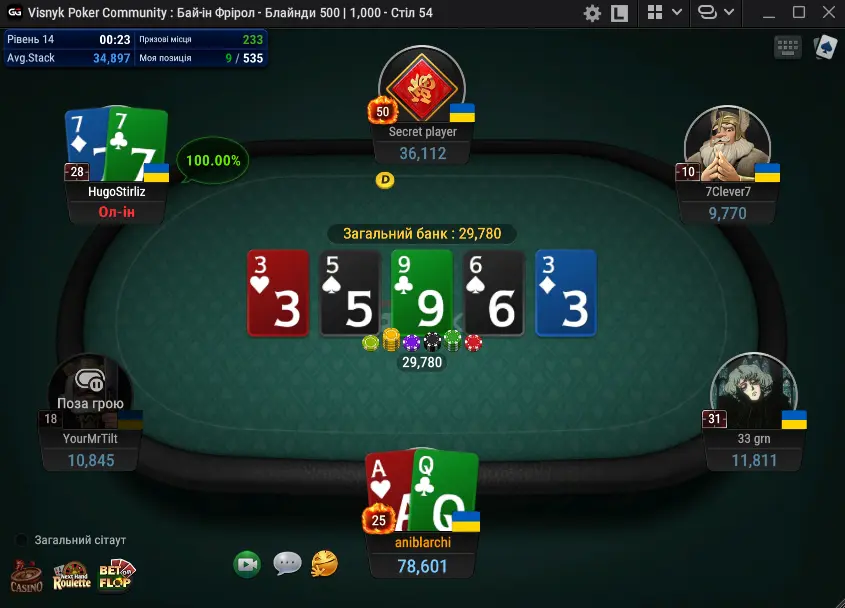
Task: Open the emoji reactions smiley
Action: (324, 564)
